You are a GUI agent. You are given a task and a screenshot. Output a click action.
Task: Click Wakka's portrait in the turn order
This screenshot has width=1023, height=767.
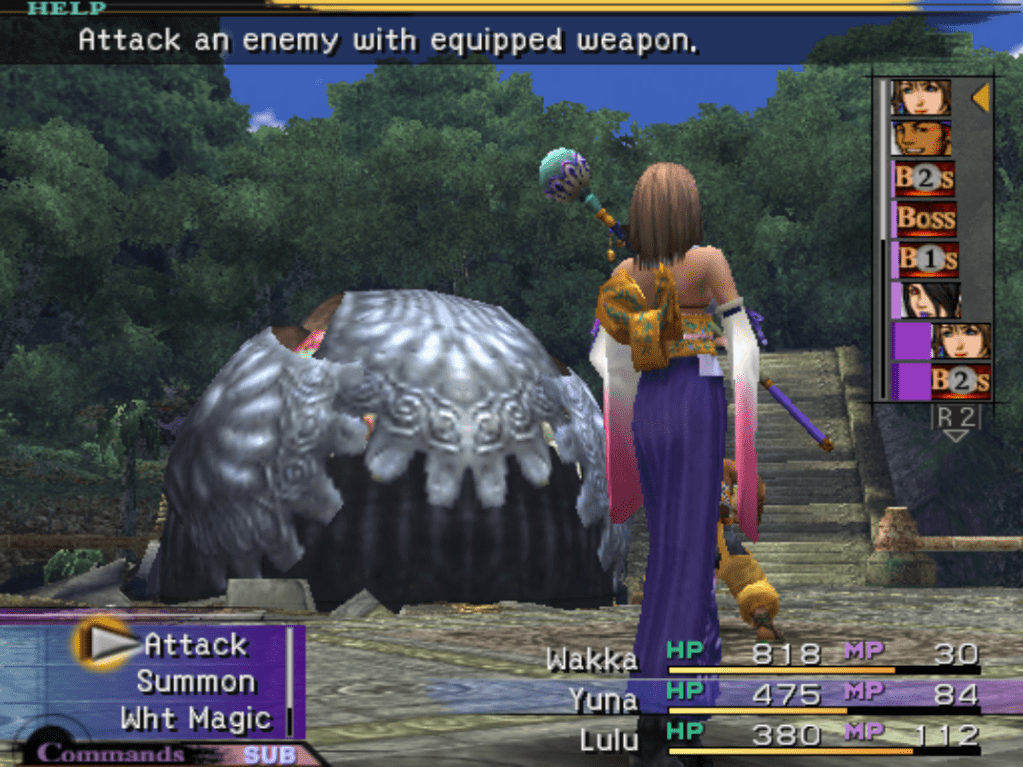(922, 138)
